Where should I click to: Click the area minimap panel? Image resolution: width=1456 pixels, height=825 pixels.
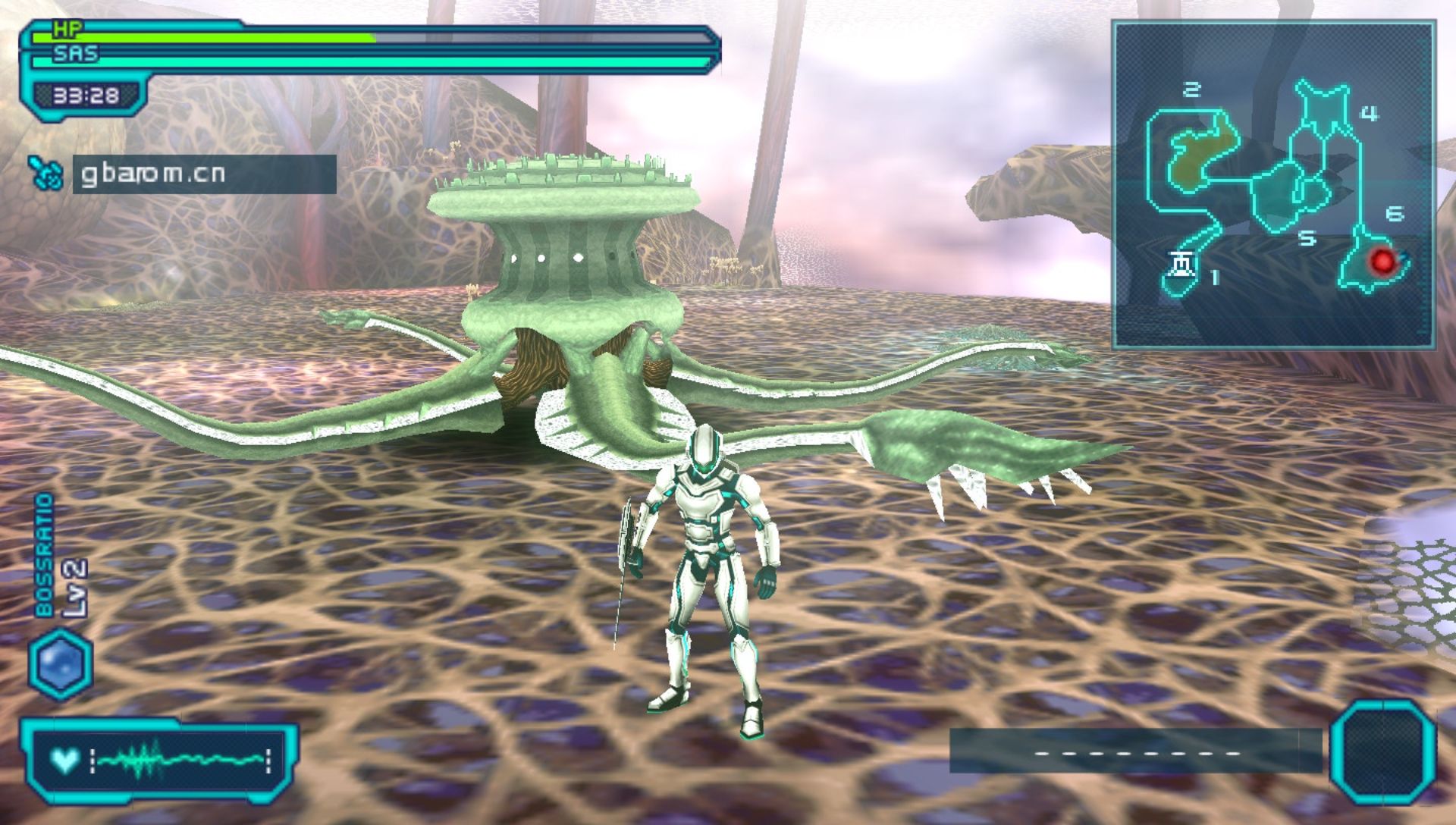[x=1273, y=184]
